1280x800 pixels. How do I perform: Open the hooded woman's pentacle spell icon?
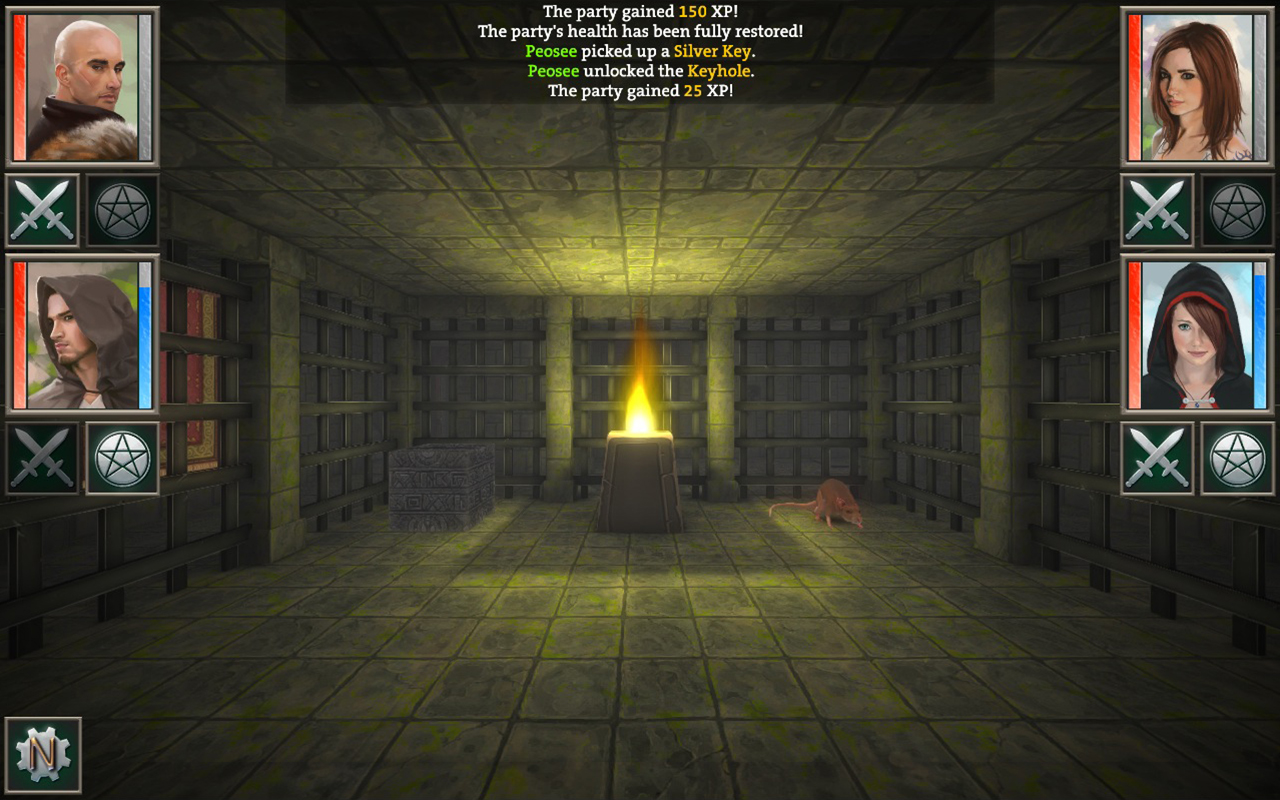[1238, 460]
